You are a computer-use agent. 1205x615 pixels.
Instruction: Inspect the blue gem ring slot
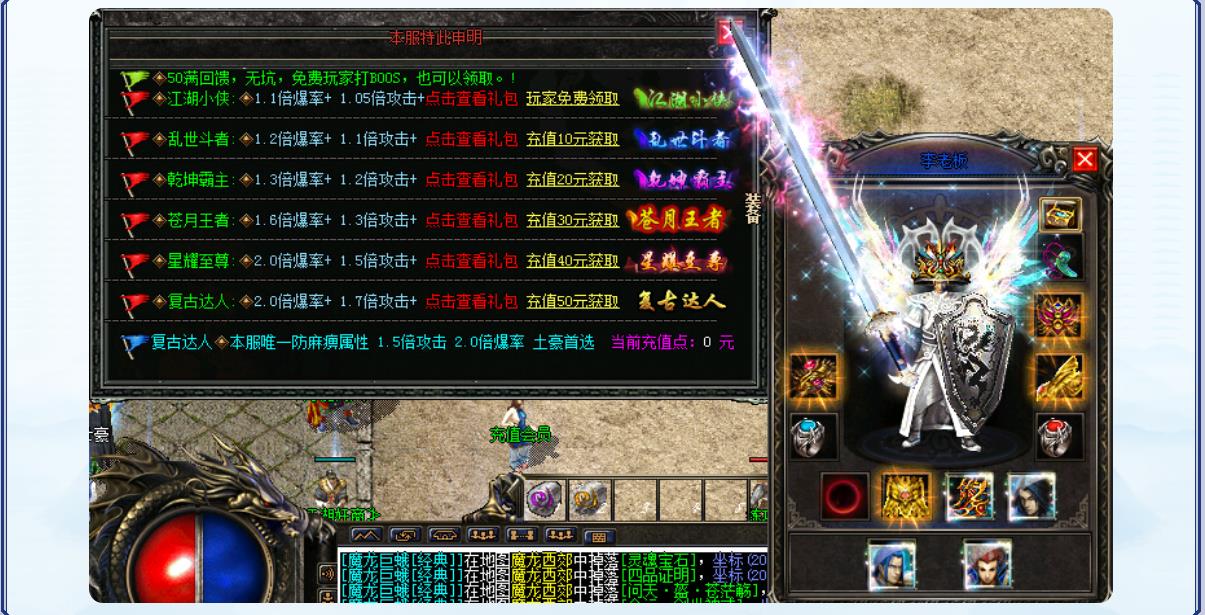(x=814, y=436)
